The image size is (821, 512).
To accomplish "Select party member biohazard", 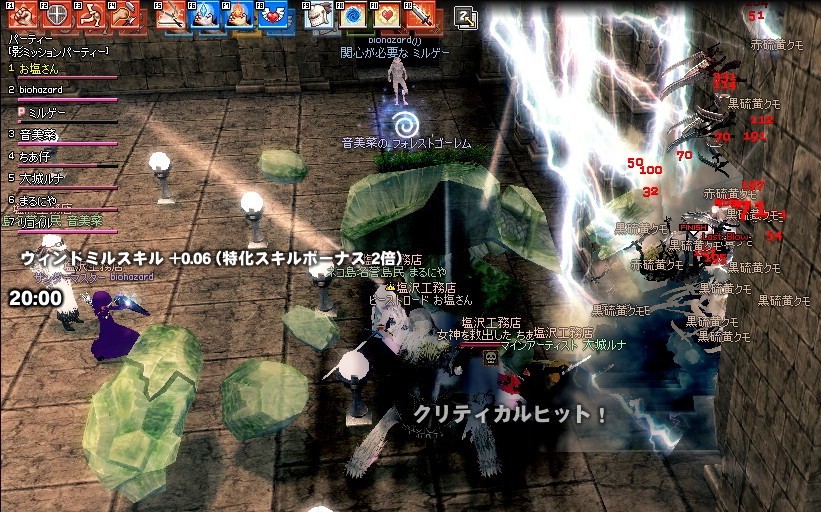I will 40,90.
